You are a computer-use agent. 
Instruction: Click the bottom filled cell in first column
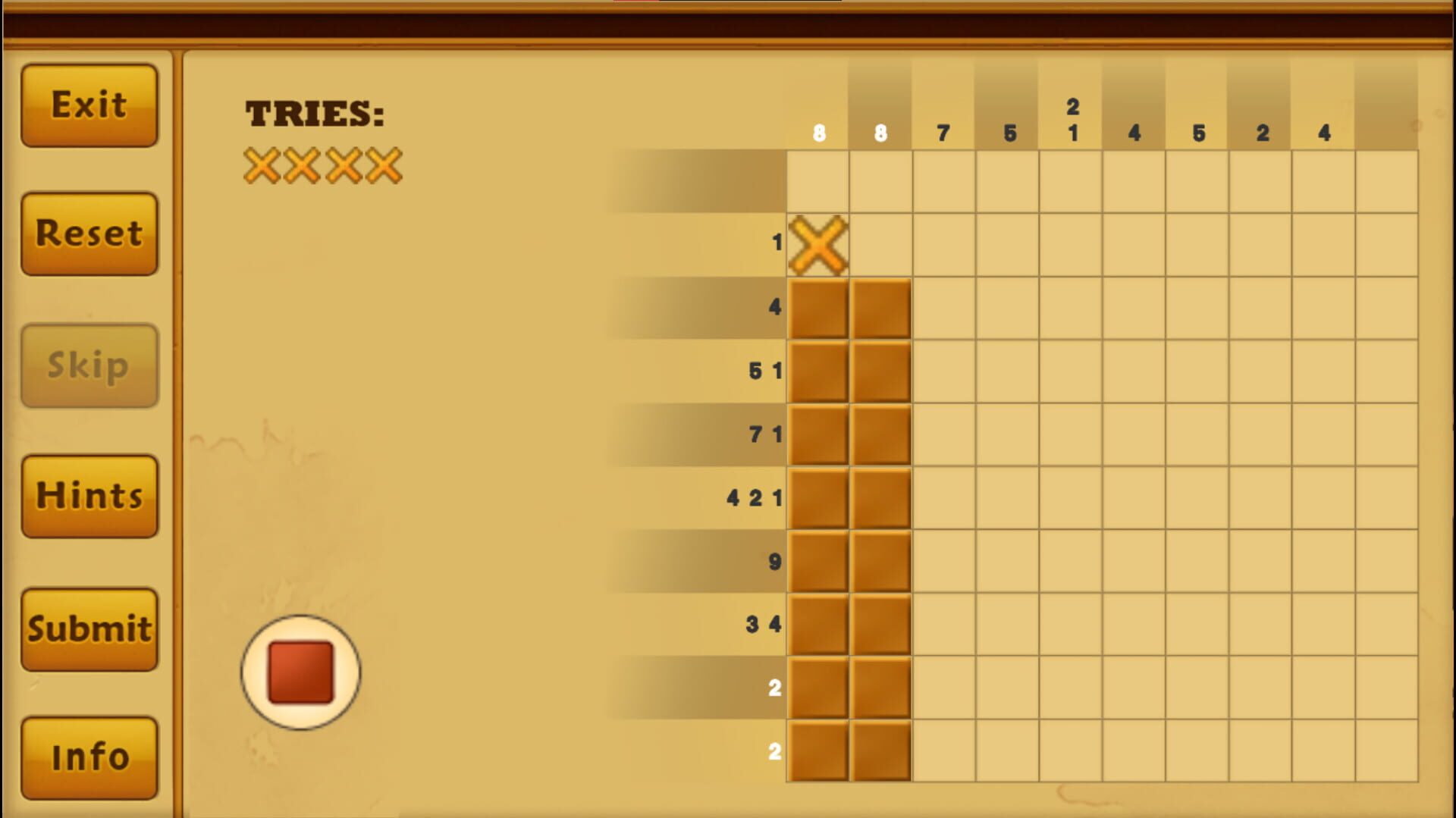point(817,748)
